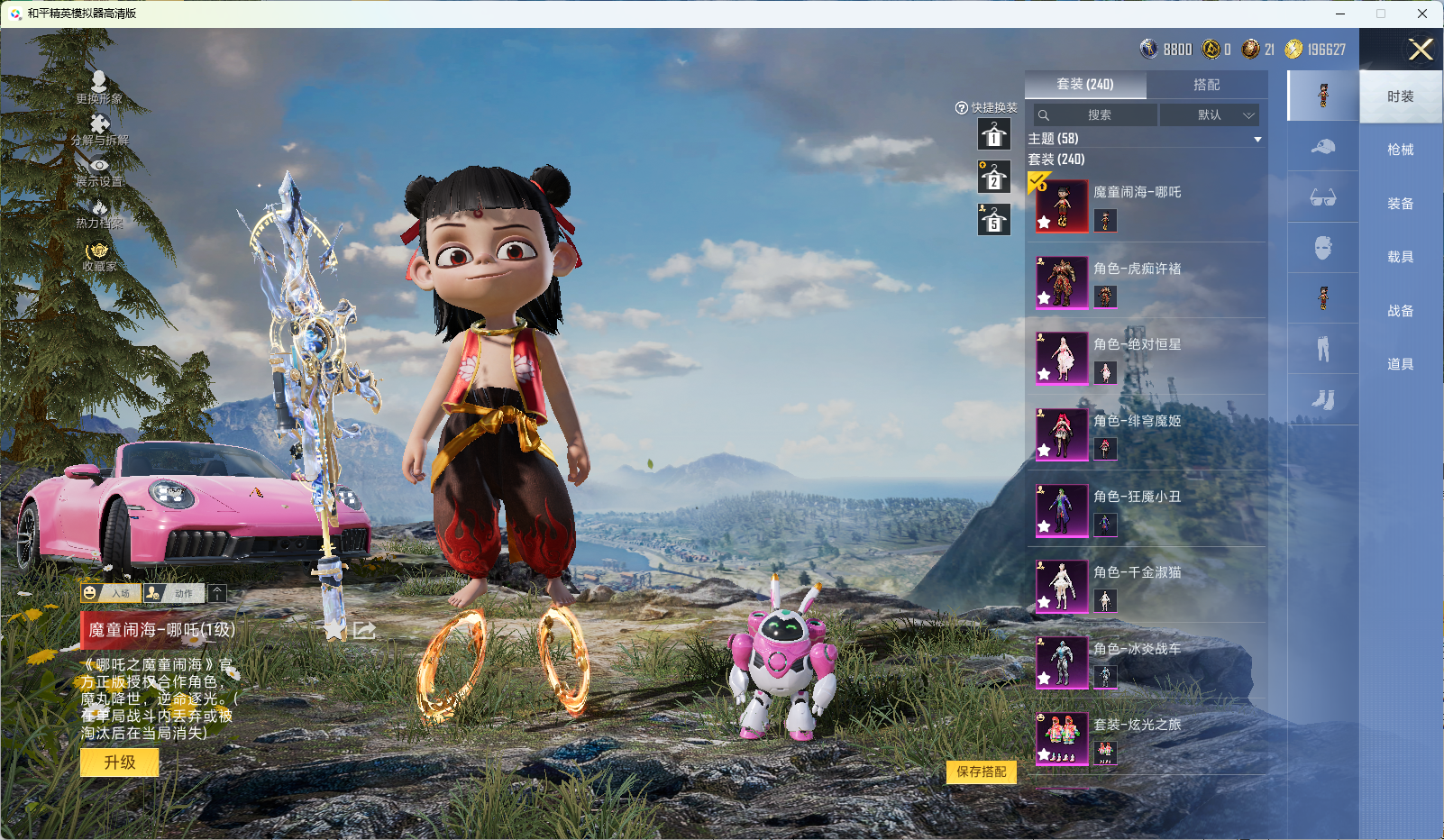
Task: Open the 道具 items category
Action: [1400, 364]
